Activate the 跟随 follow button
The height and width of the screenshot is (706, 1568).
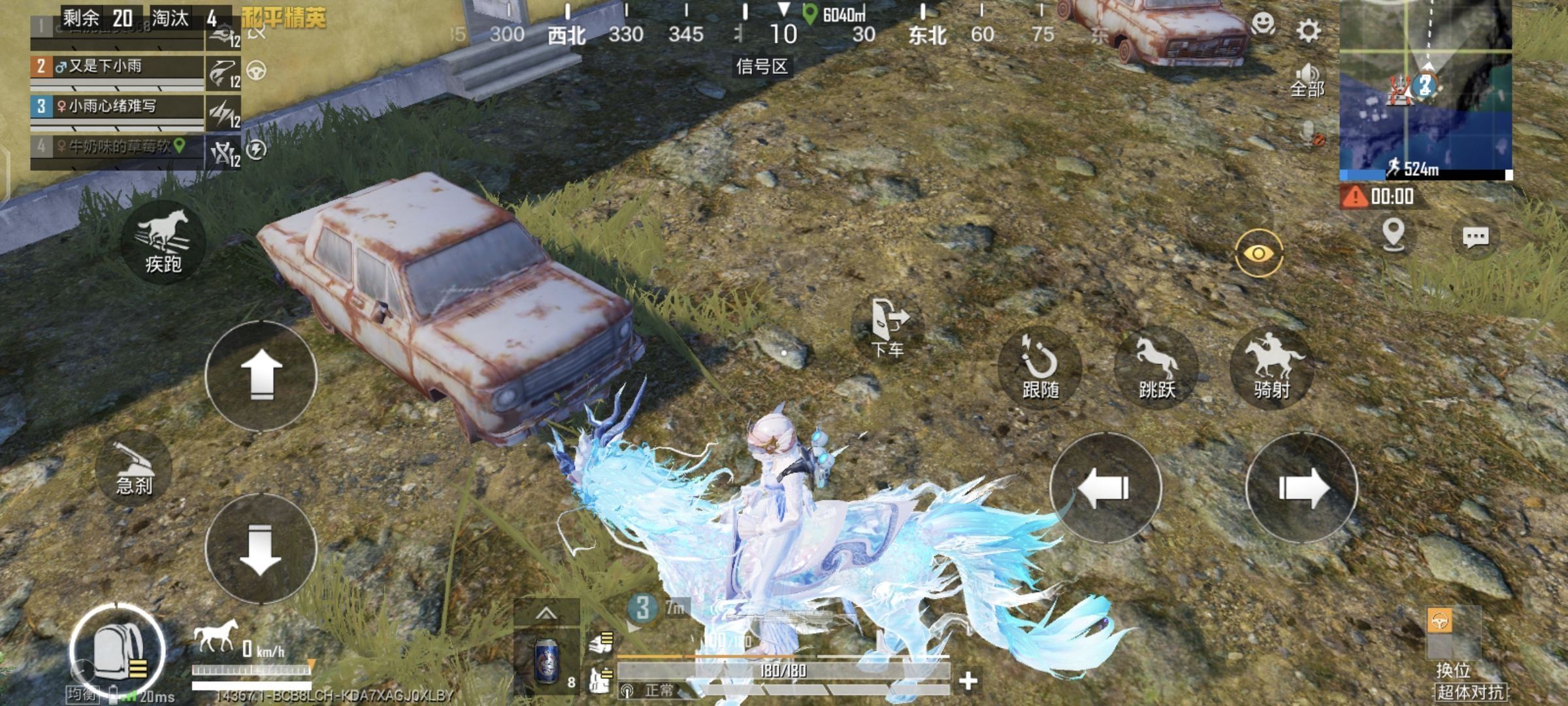click(1040, 367)
